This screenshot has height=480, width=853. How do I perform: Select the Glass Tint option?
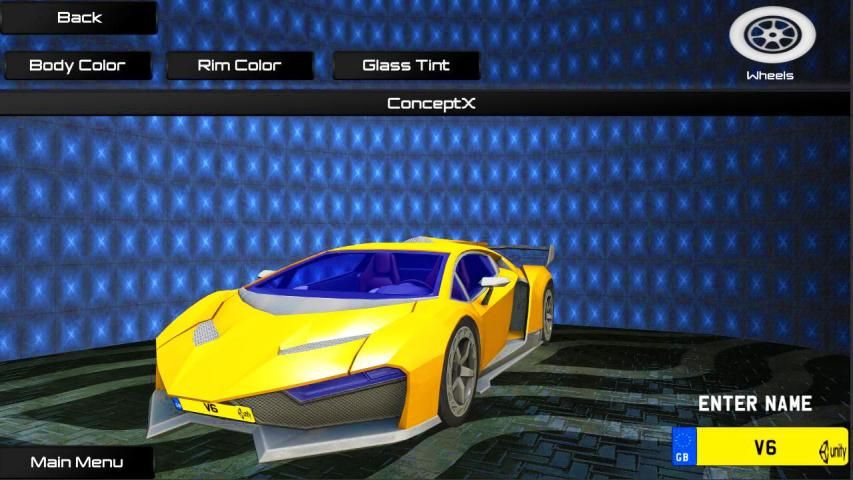(406, 66)
